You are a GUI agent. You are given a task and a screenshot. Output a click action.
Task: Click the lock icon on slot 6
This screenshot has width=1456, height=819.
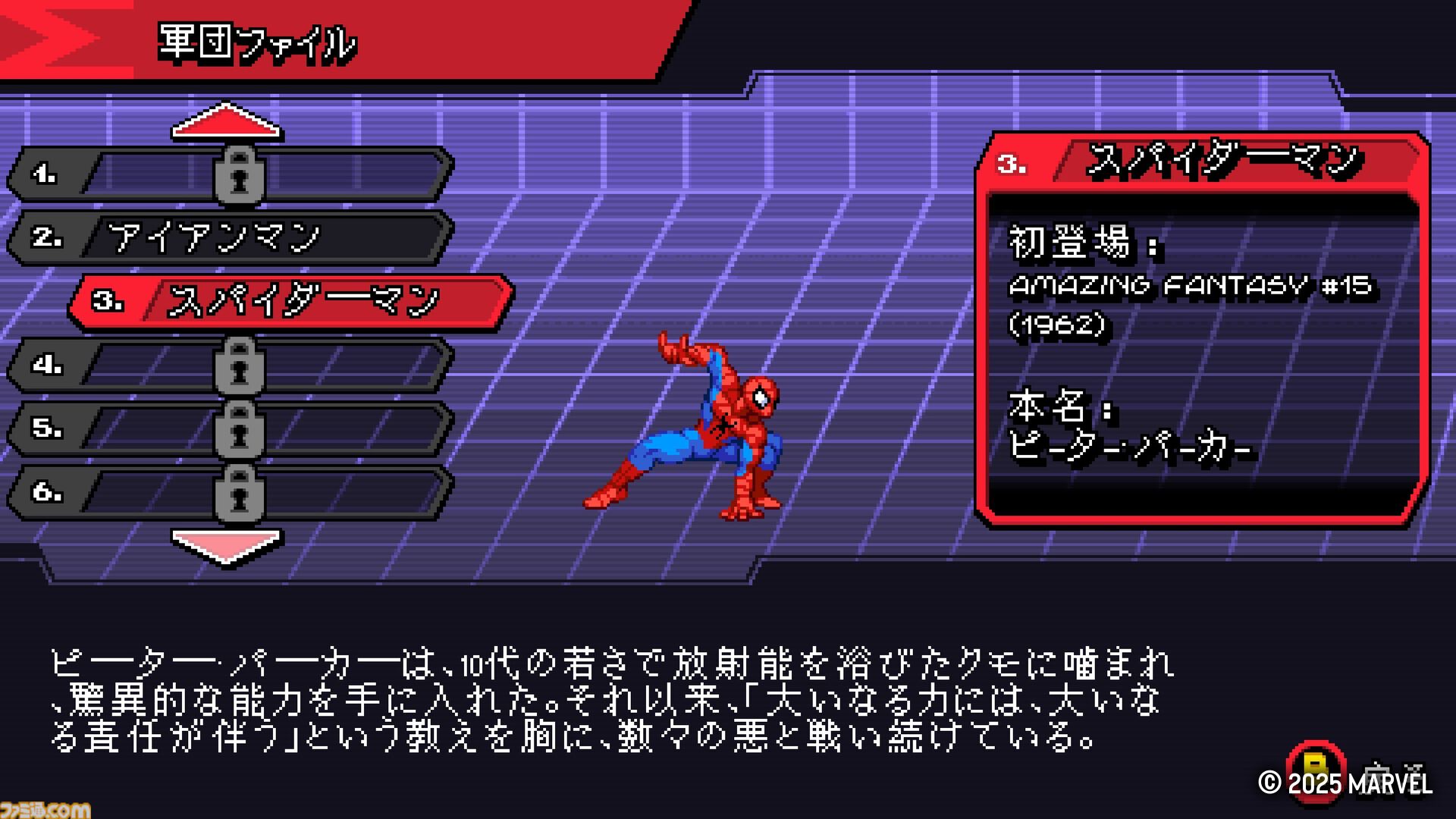coord(241,492)
